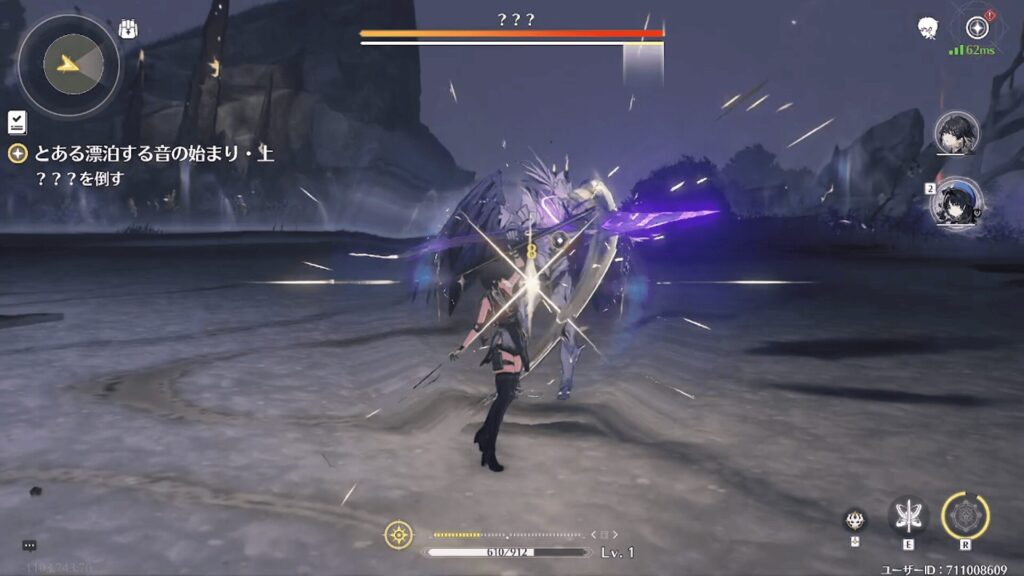Open the white-haired character profile icon

(928, 28)
